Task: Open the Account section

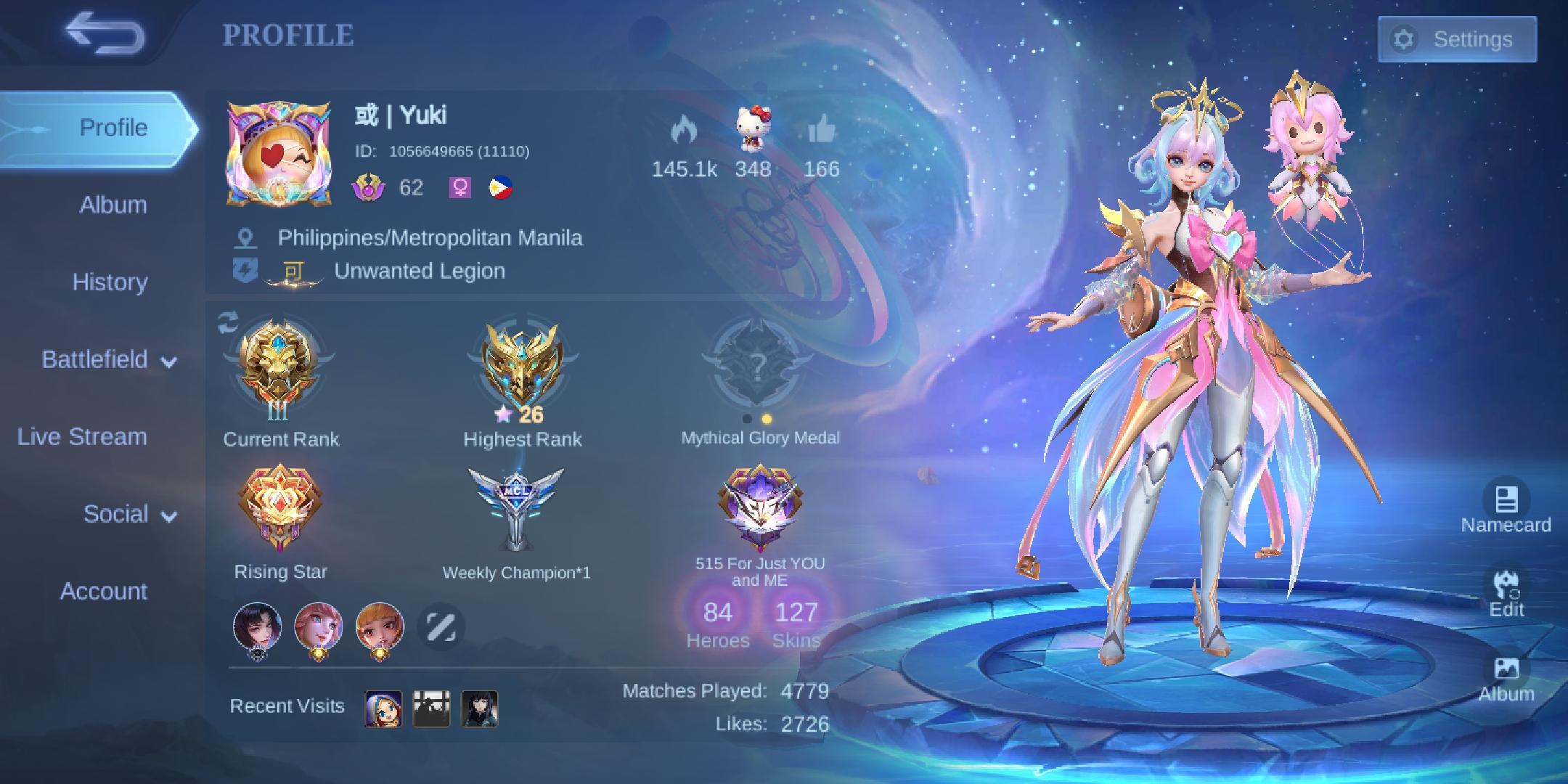Action: point(104,592)
